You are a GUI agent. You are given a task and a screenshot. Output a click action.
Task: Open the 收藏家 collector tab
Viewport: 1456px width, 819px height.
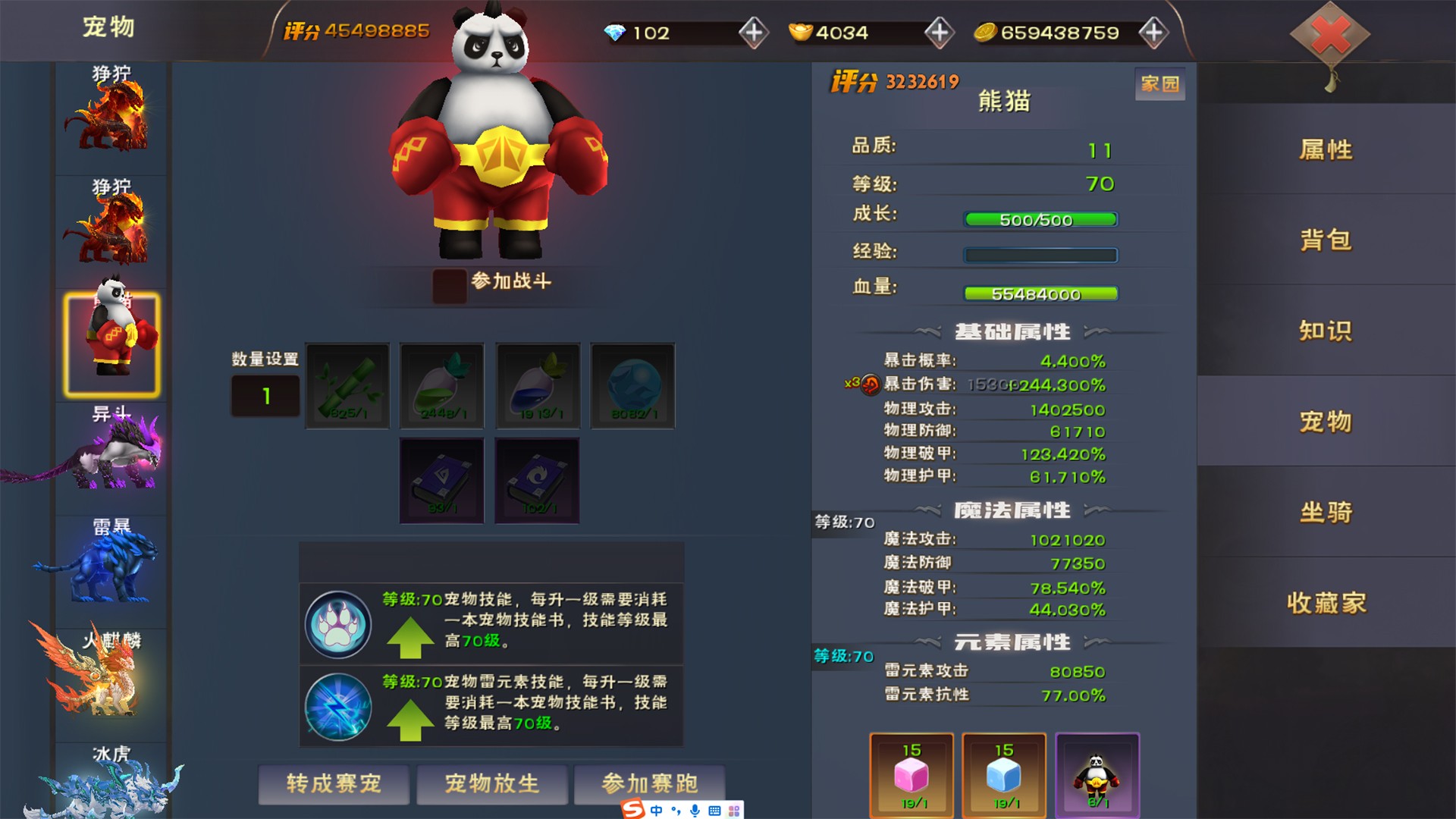[x=1326, y=603]
